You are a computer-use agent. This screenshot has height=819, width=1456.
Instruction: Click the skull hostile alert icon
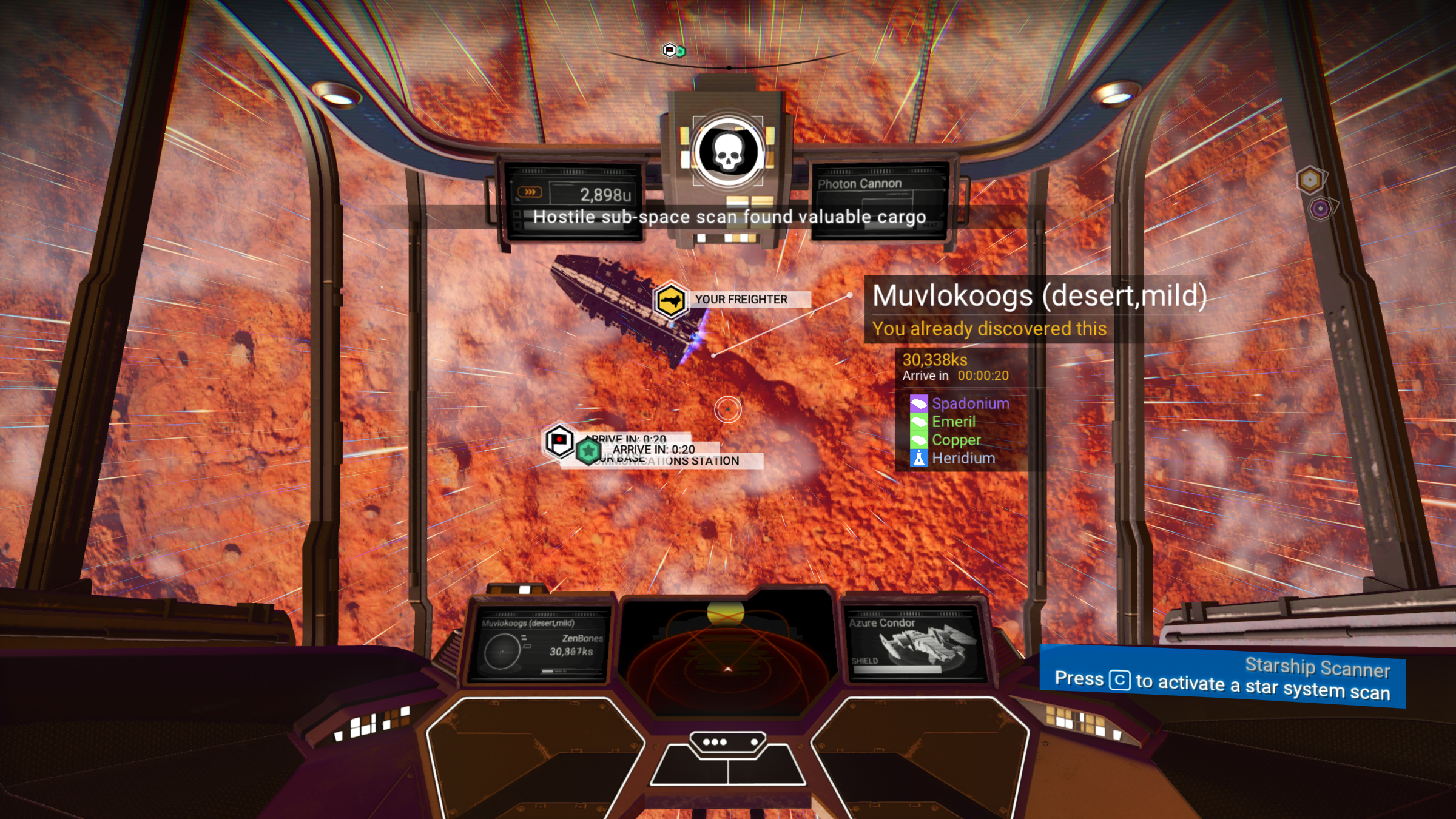click(x=728, y=152)
